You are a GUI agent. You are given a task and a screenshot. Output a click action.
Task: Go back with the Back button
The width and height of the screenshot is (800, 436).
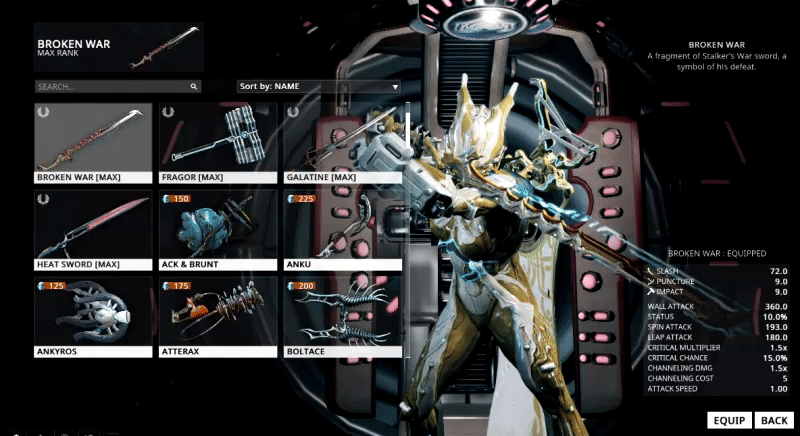click(x=774, y=420)
